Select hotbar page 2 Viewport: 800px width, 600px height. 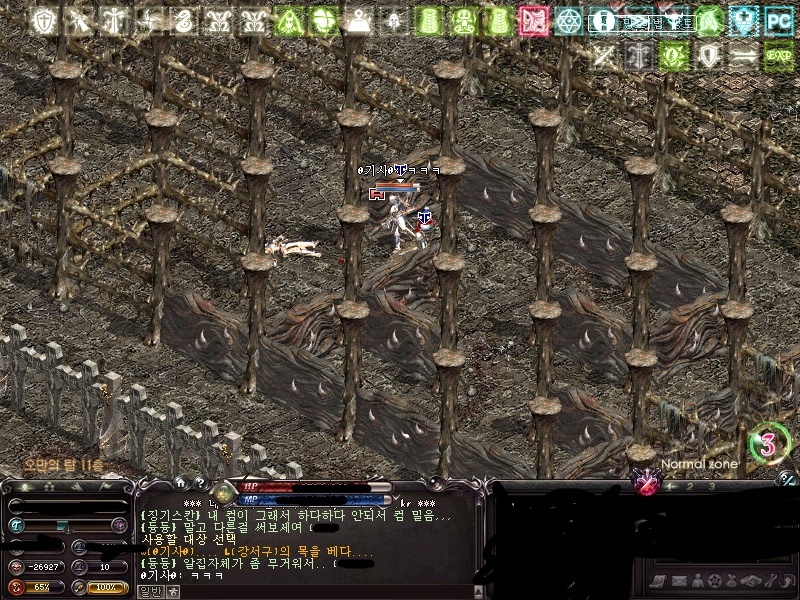pos(690,487)
